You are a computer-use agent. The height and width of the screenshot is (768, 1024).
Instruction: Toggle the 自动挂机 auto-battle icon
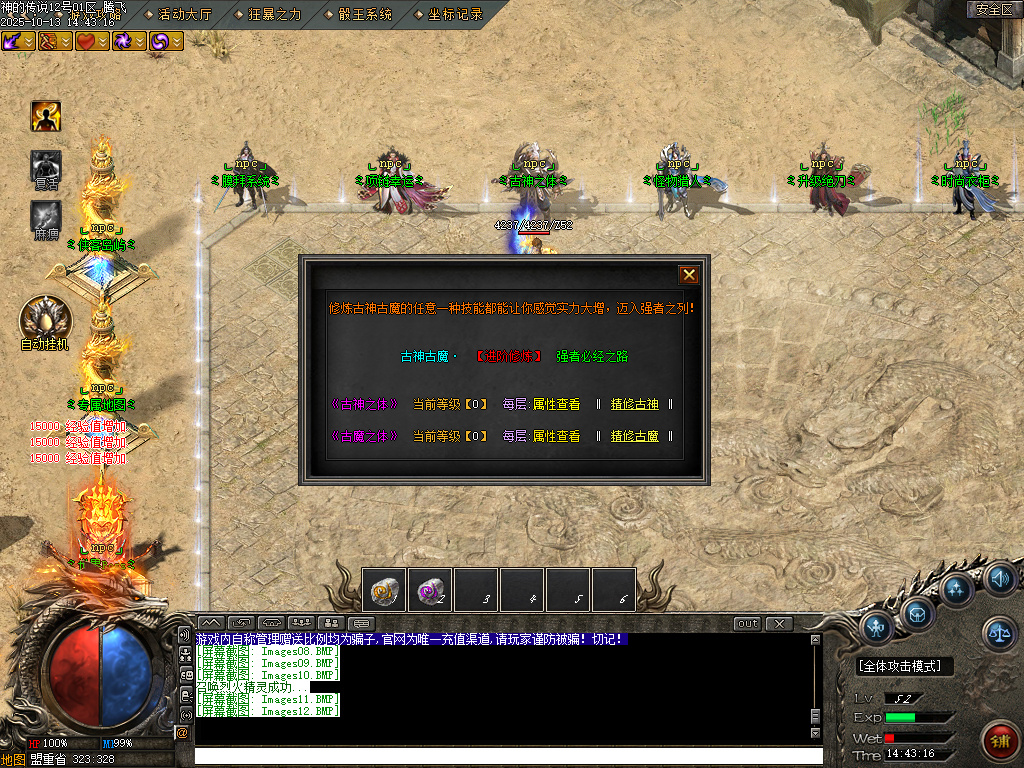[45, 318]
